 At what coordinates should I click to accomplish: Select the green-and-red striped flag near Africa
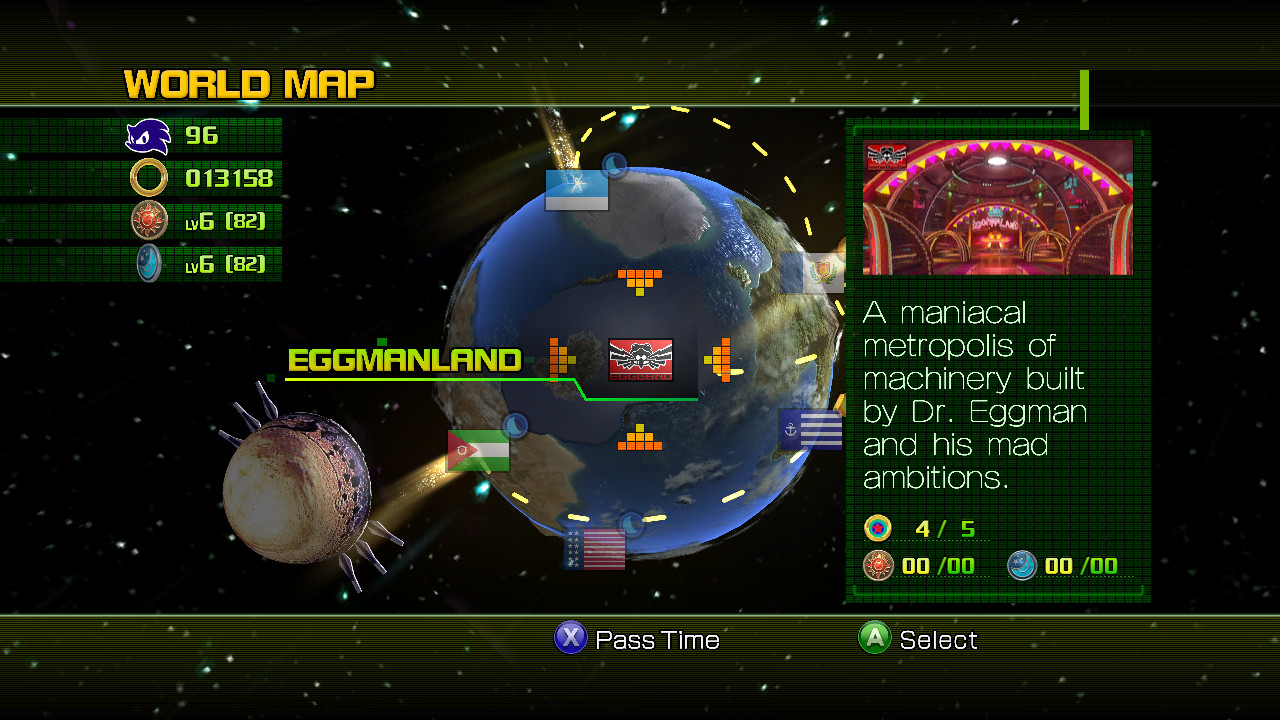tap(477, 450)
